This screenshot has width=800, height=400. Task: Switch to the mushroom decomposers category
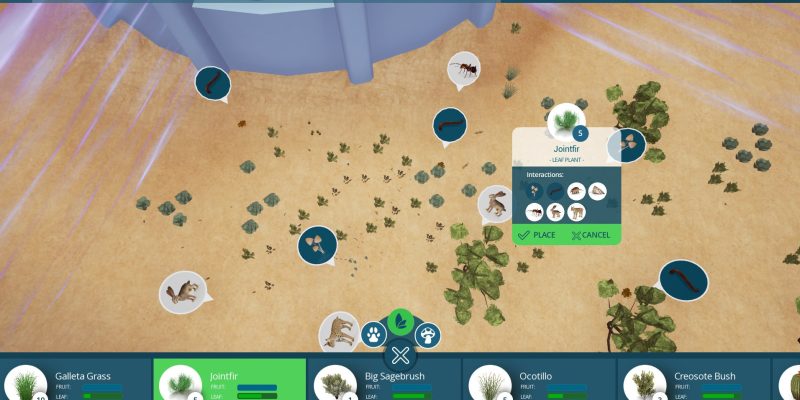[428, 333]
